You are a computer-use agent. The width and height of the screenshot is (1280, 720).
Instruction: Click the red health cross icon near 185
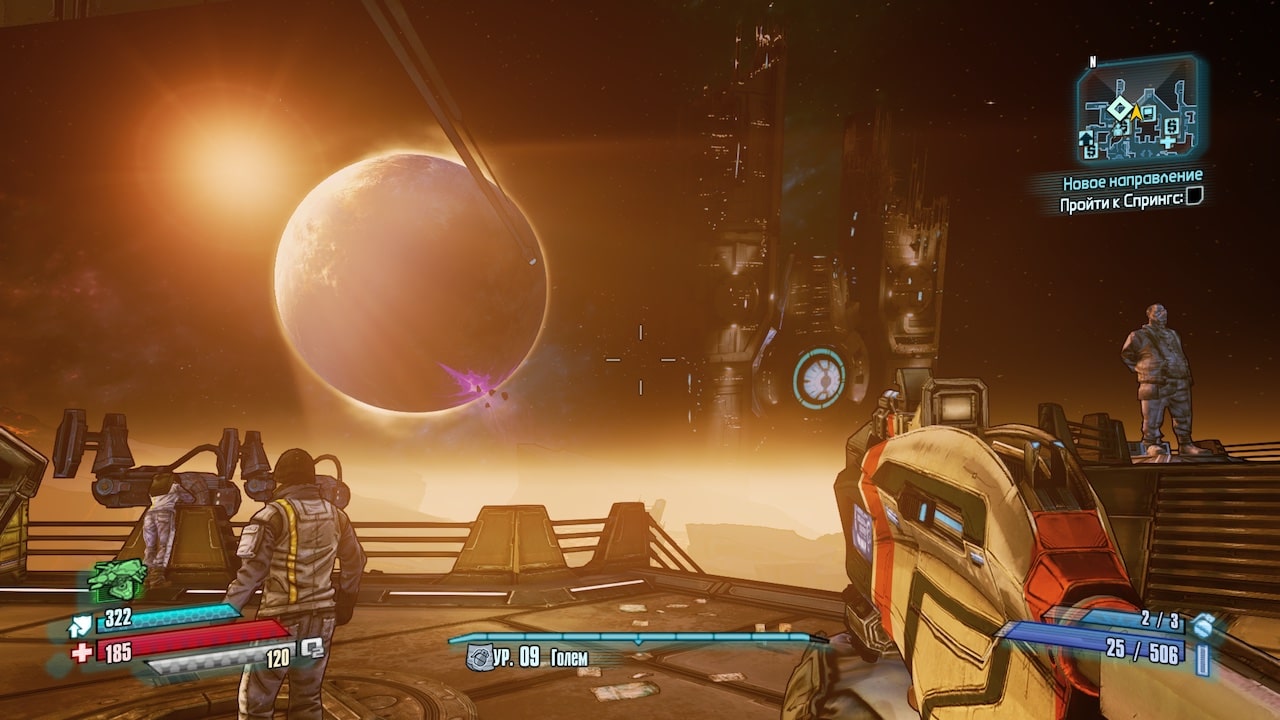pos(81,651)
